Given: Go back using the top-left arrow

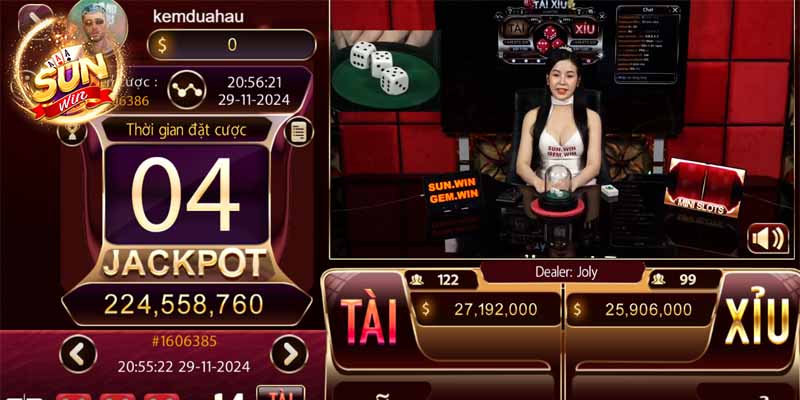Looking at the screenshot, I should pos(34,18).
